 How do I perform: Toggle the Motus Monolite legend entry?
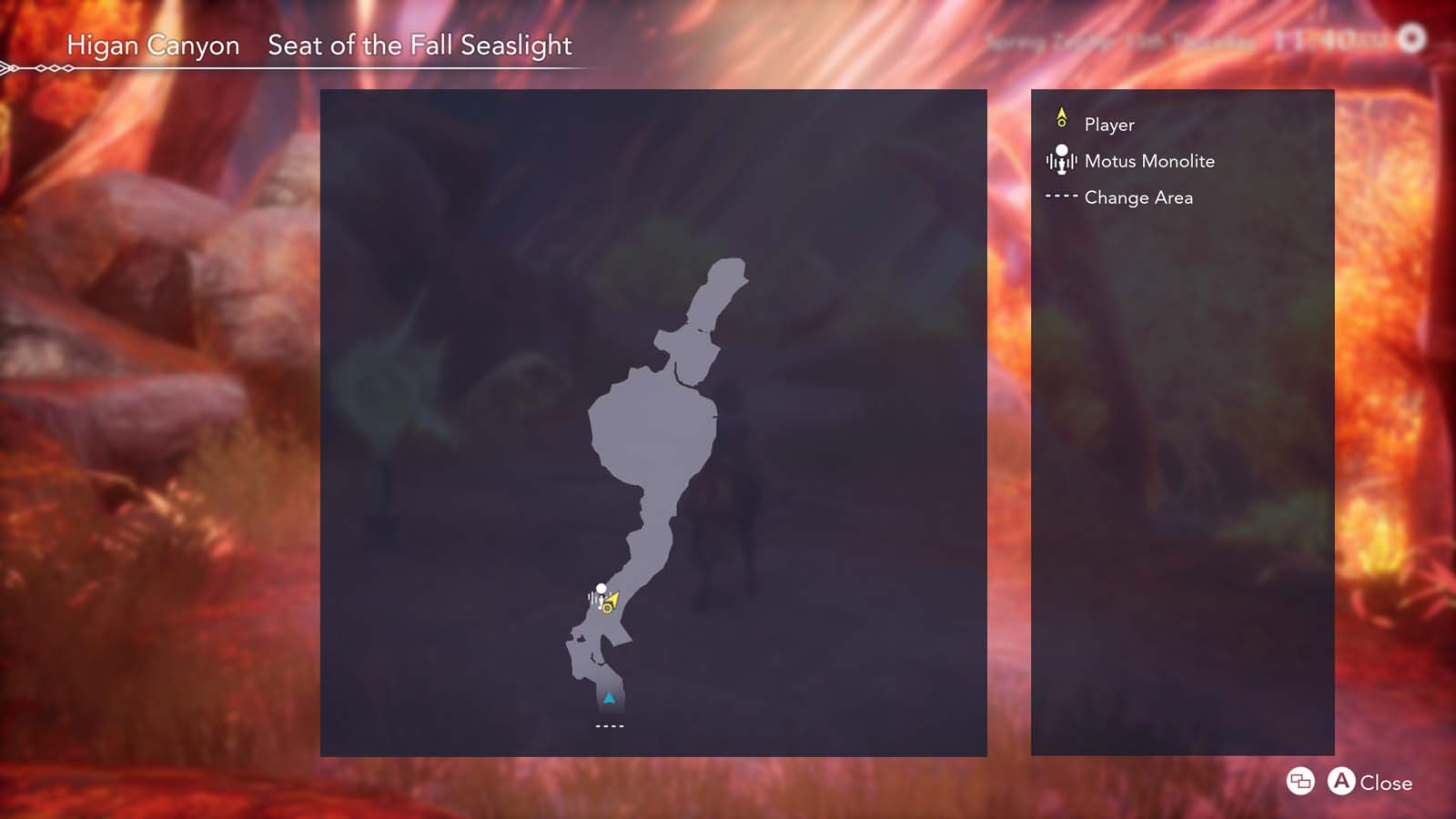click(1148, 161)
